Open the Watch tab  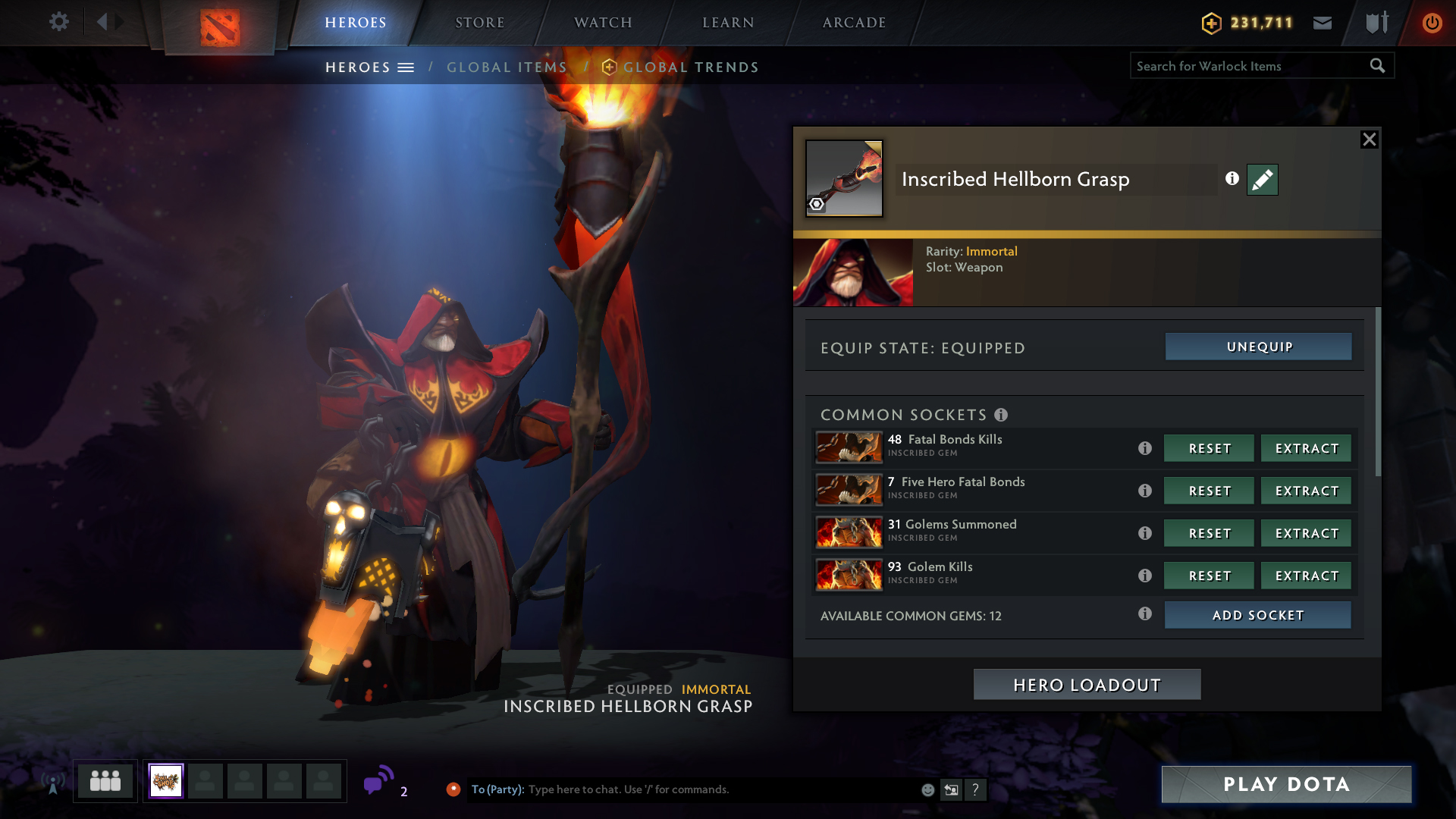[x=603, y=23]
